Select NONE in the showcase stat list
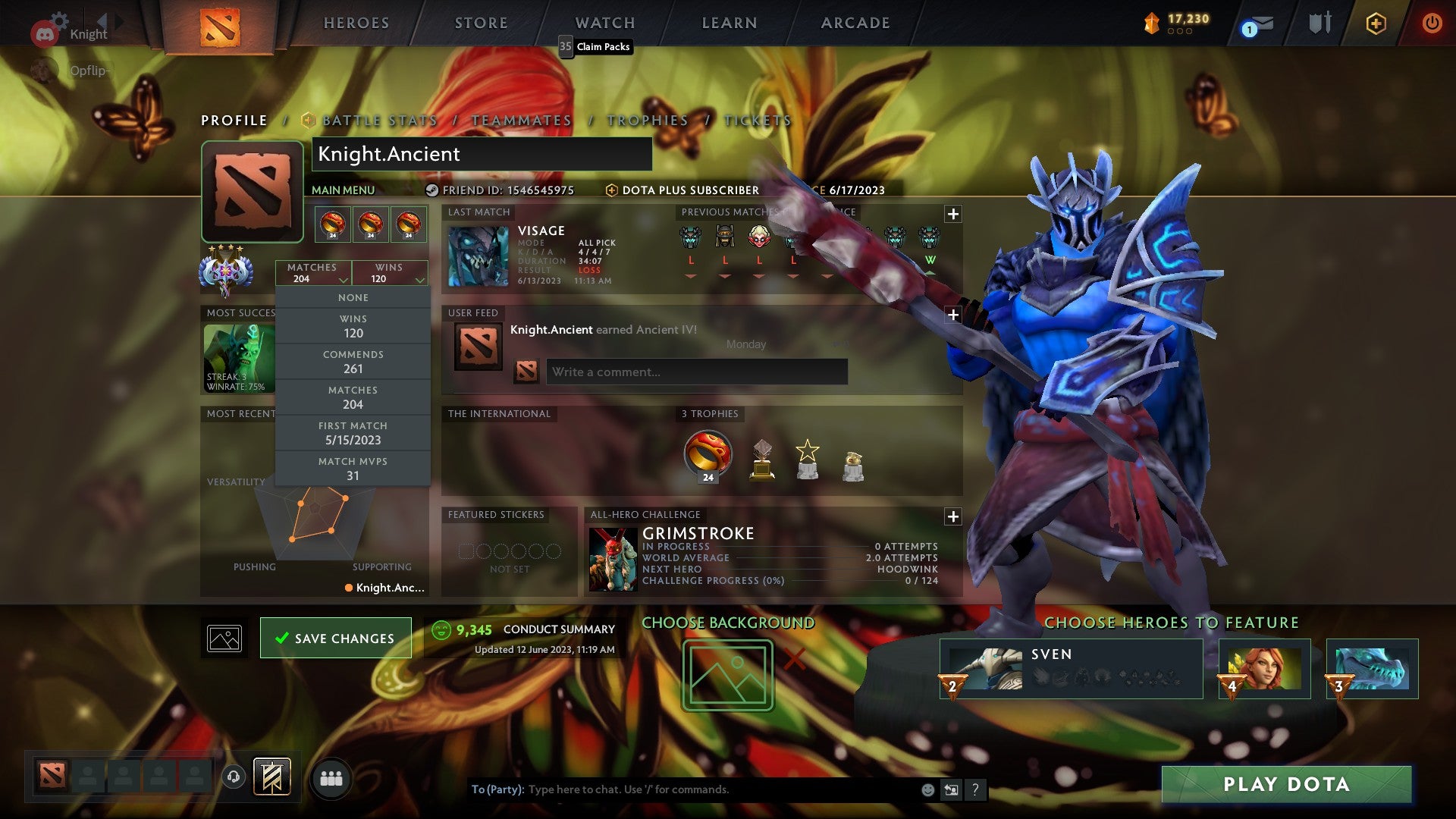Screen dimensions: 1456x819 pos(353,297)
